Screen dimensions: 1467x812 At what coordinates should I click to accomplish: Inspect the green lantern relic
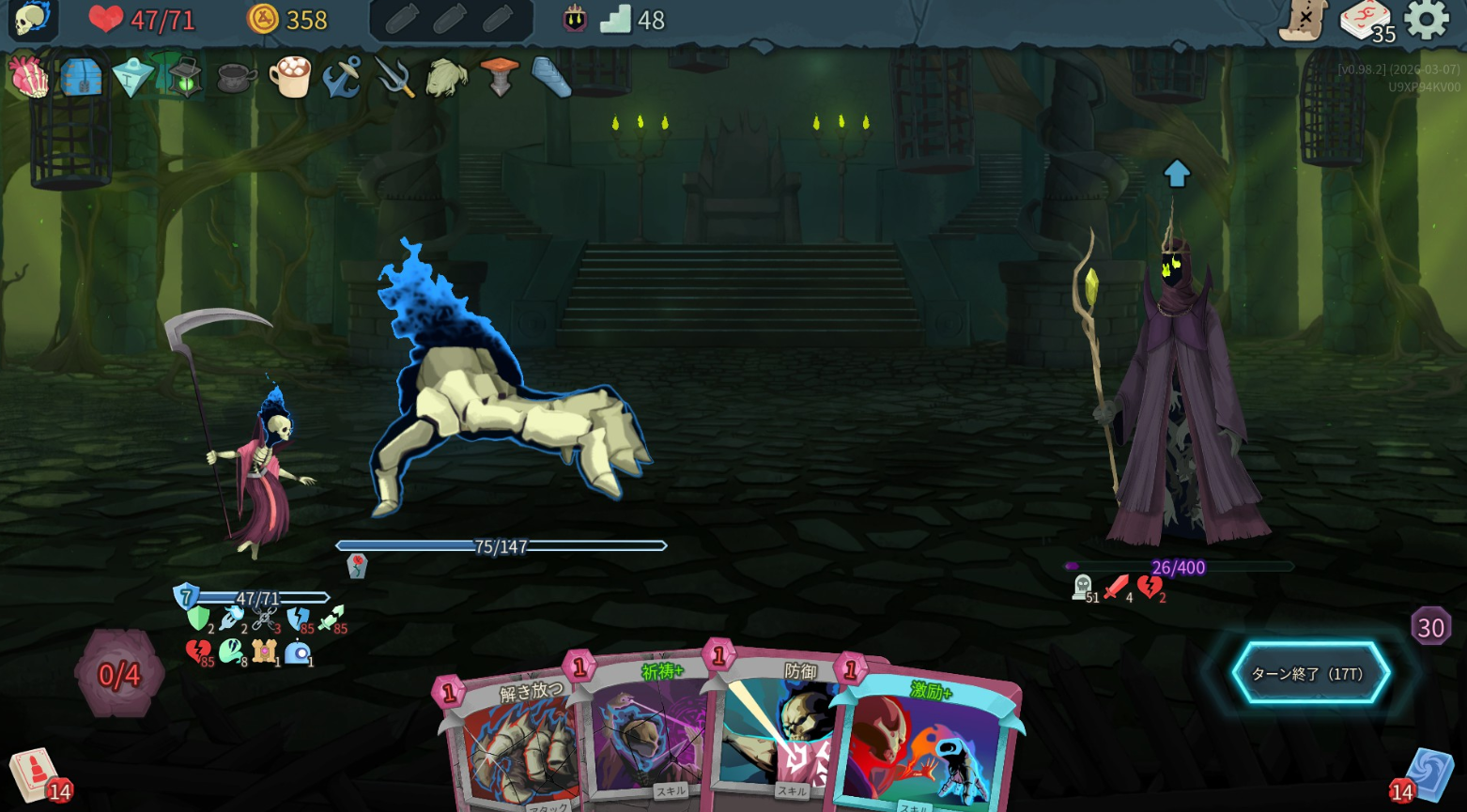coord(185,76)
